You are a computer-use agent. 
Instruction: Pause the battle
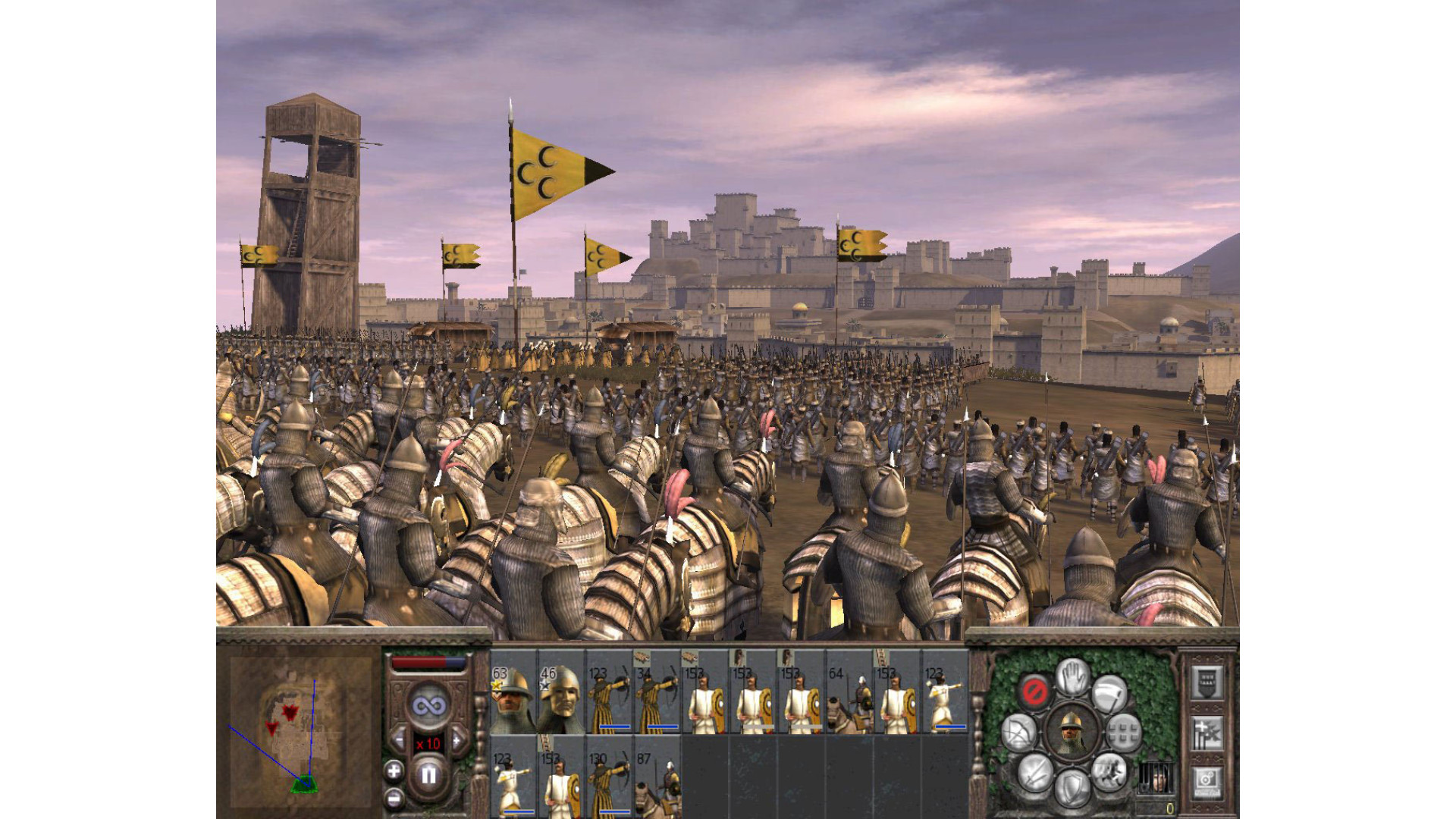428,775
